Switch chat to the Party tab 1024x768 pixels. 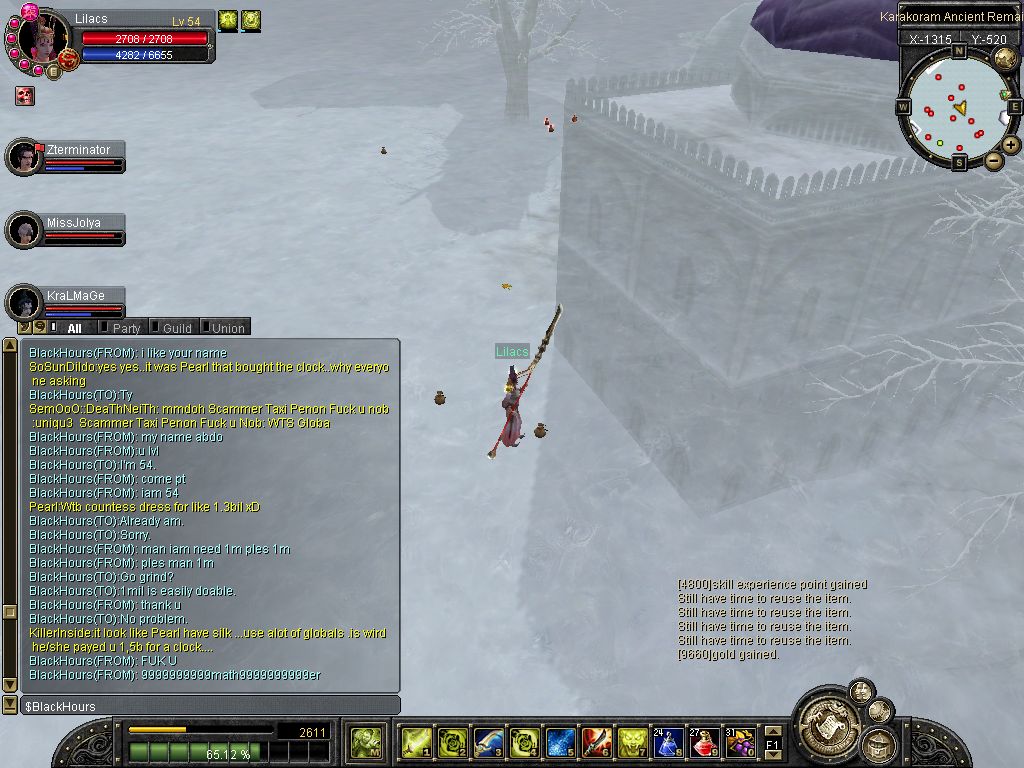click(x=126, y=328)
